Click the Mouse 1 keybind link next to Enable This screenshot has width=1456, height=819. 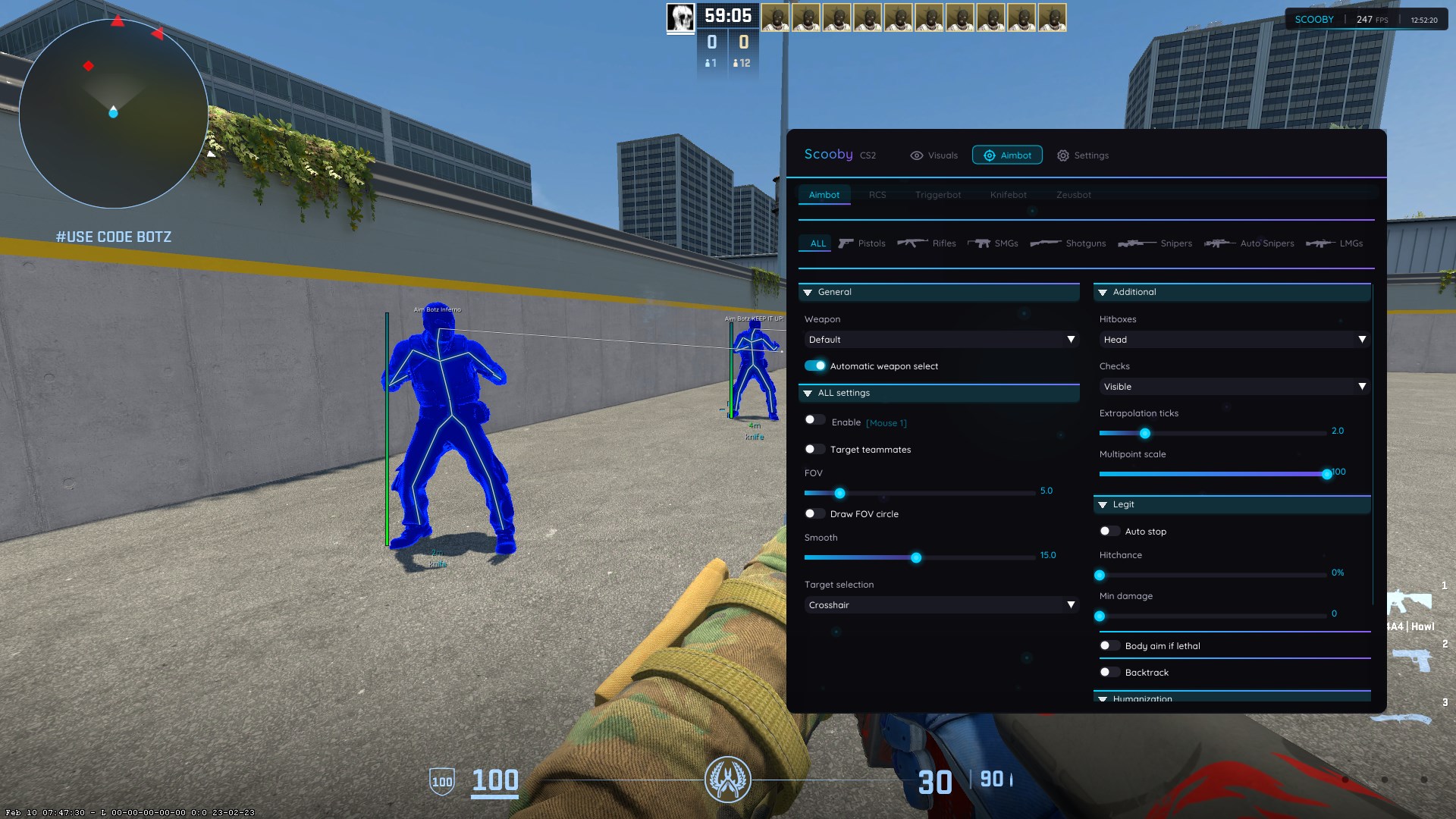[886, 422]
